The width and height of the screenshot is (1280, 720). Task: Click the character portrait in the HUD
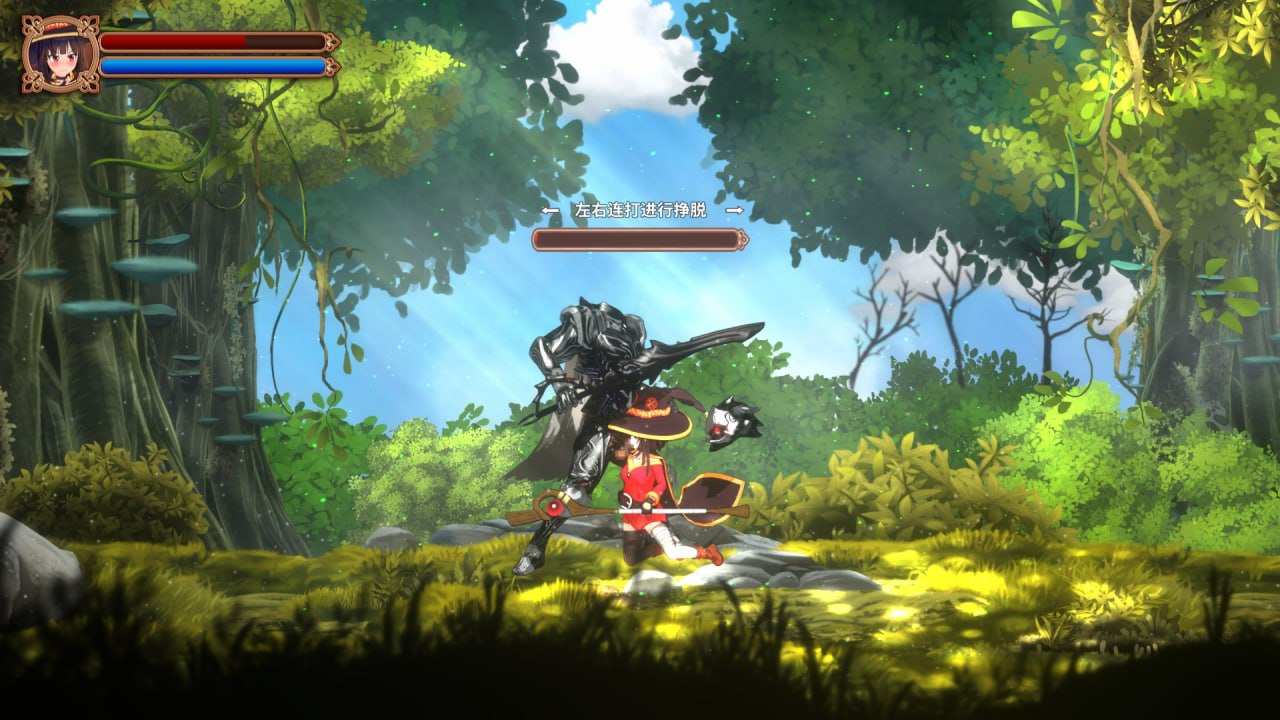tap(60, 55)
